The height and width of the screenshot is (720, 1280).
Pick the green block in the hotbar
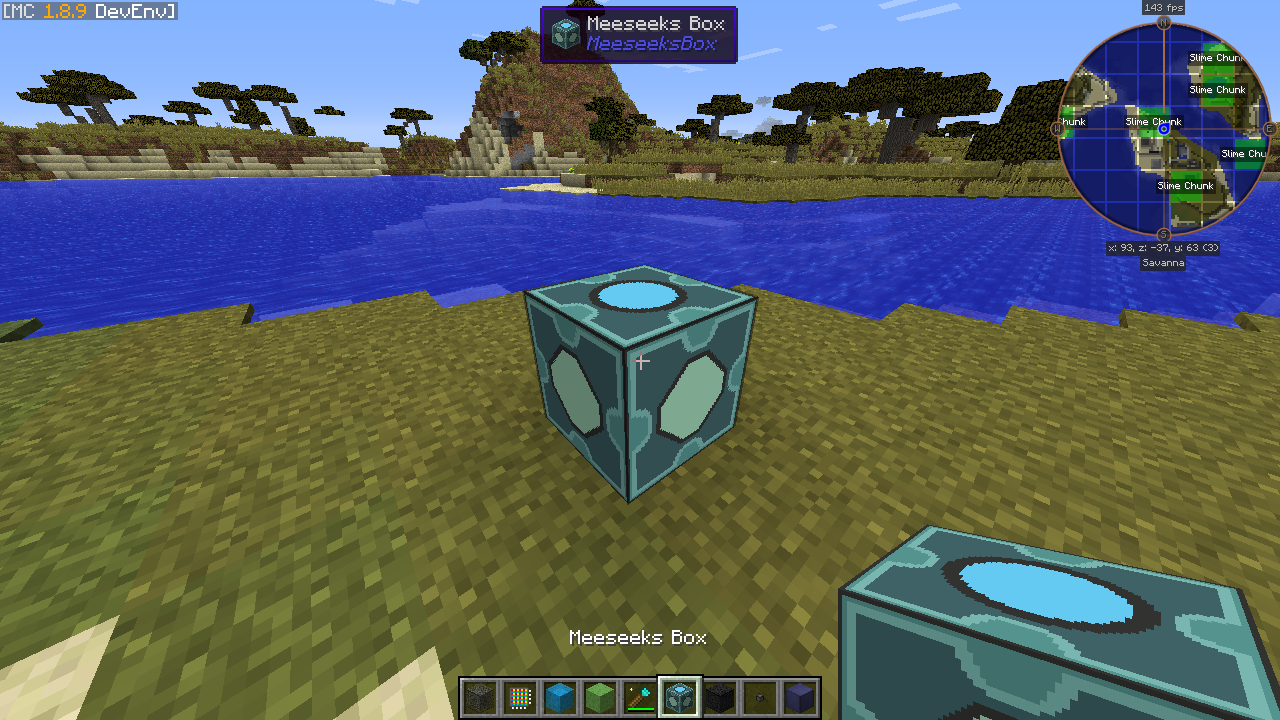599,697
